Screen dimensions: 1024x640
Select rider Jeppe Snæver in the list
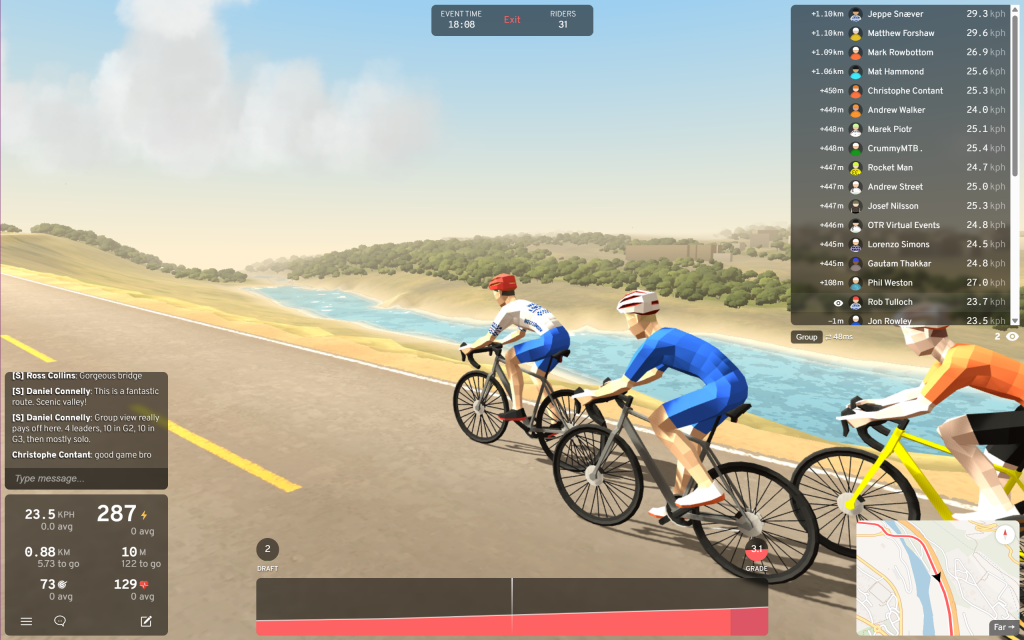tap(895, 14)
